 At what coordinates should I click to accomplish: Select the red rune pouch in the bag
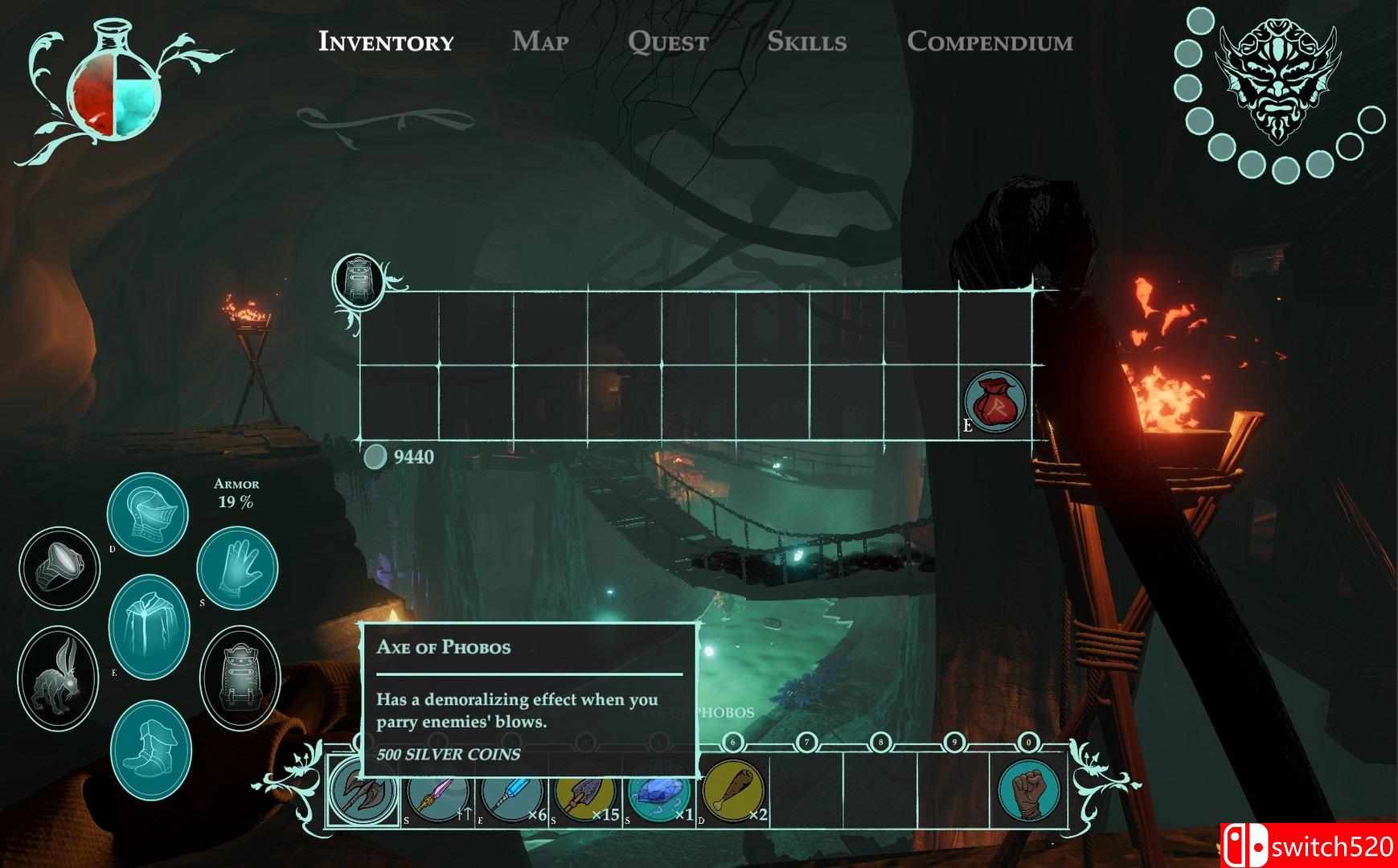995,402
